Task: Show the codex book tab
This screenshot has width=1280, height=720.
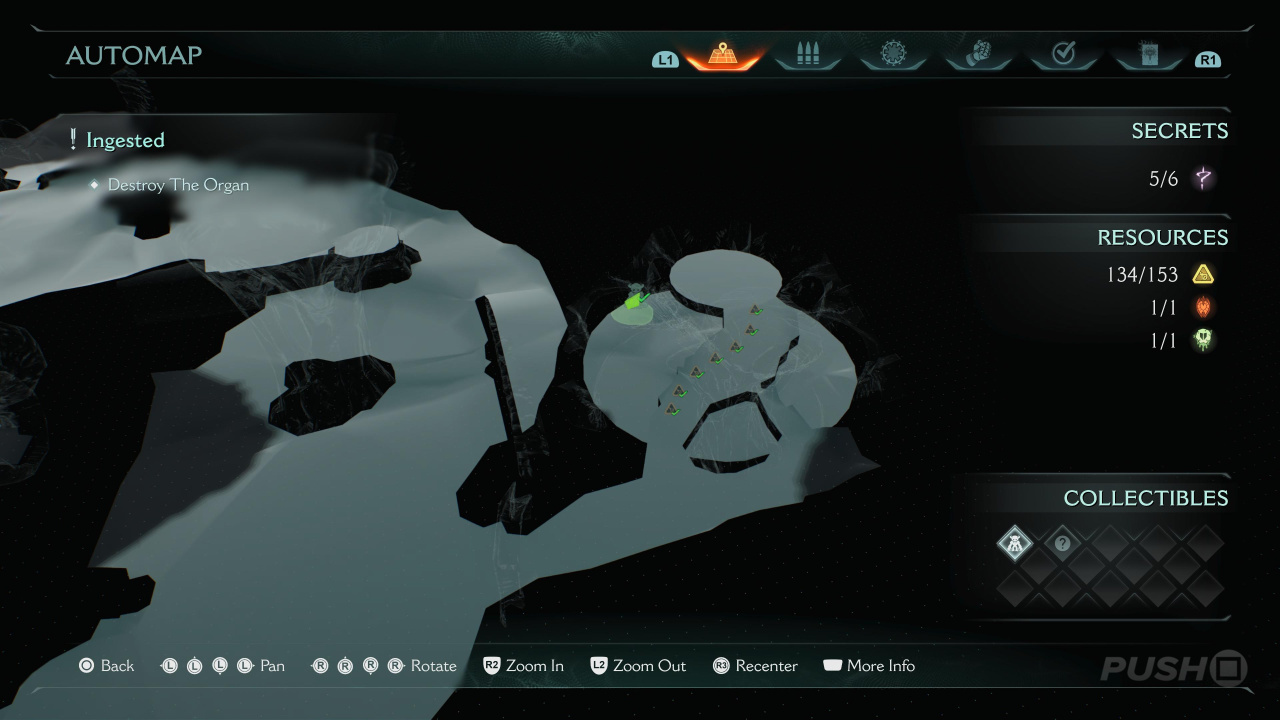Action: coord(1148,55)
